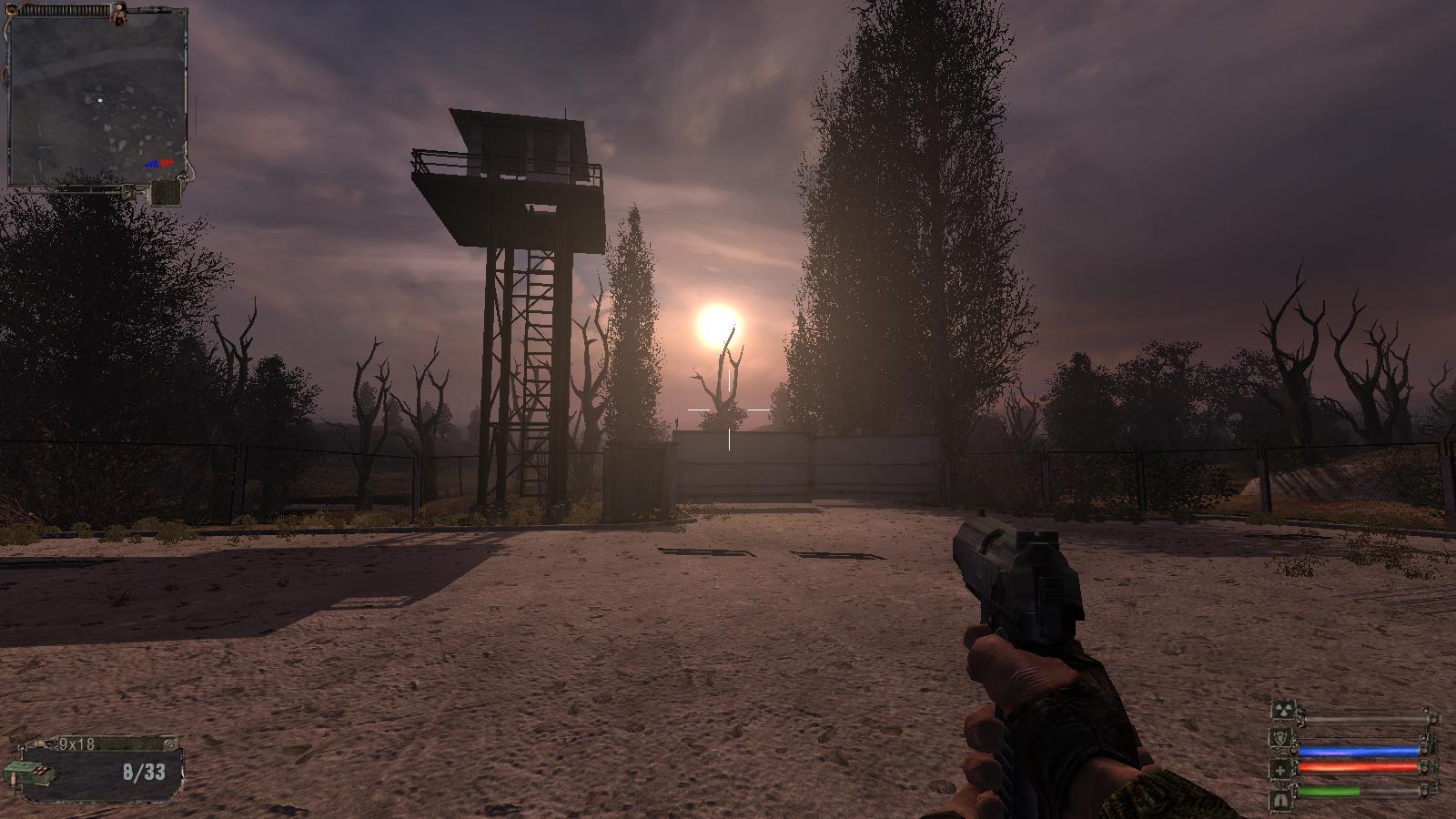Click the health cross status icon

point(1281,769)
